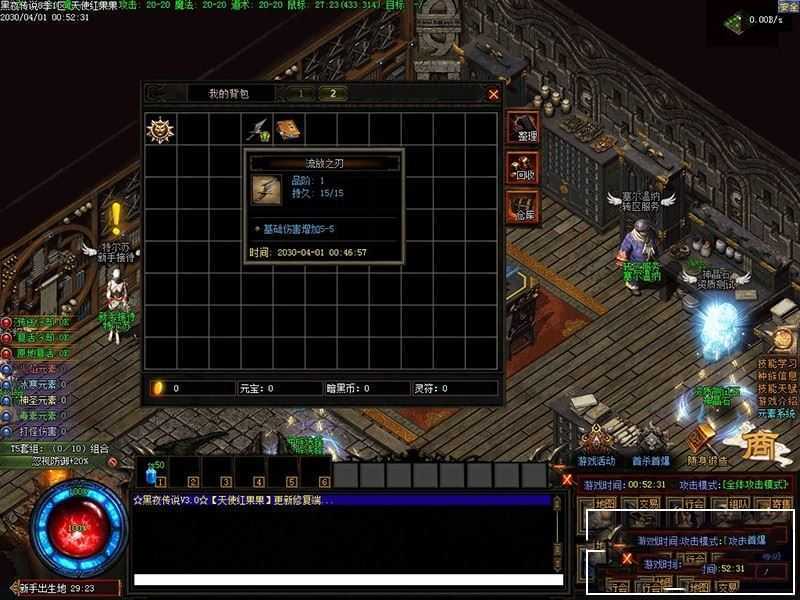Select the blade weapon item in backpack
Viewport: 800px width, 600px height.
coord(258,129)
